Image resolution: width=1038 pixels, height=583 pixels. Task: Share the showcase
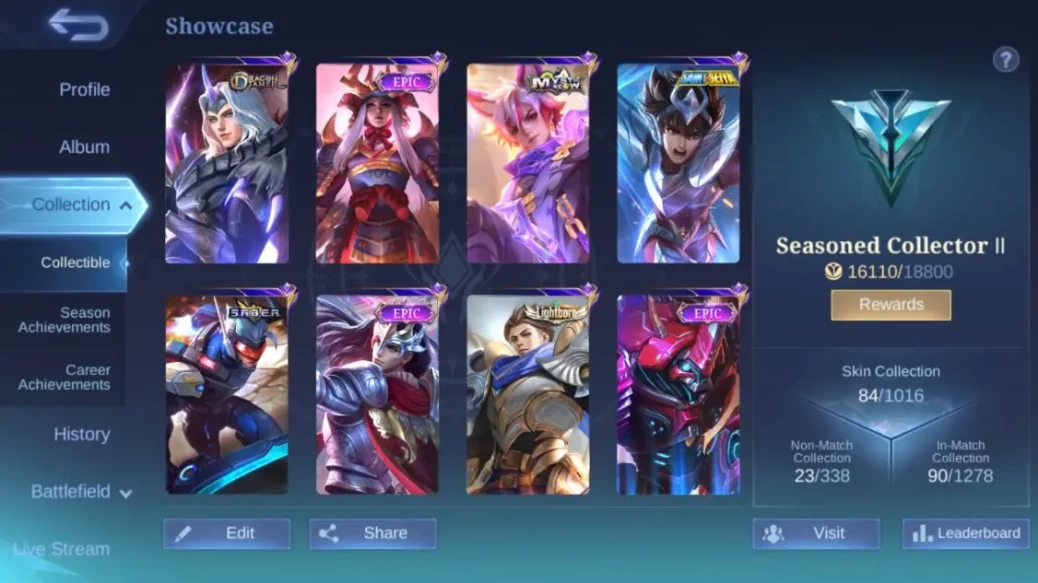point(372,533)
